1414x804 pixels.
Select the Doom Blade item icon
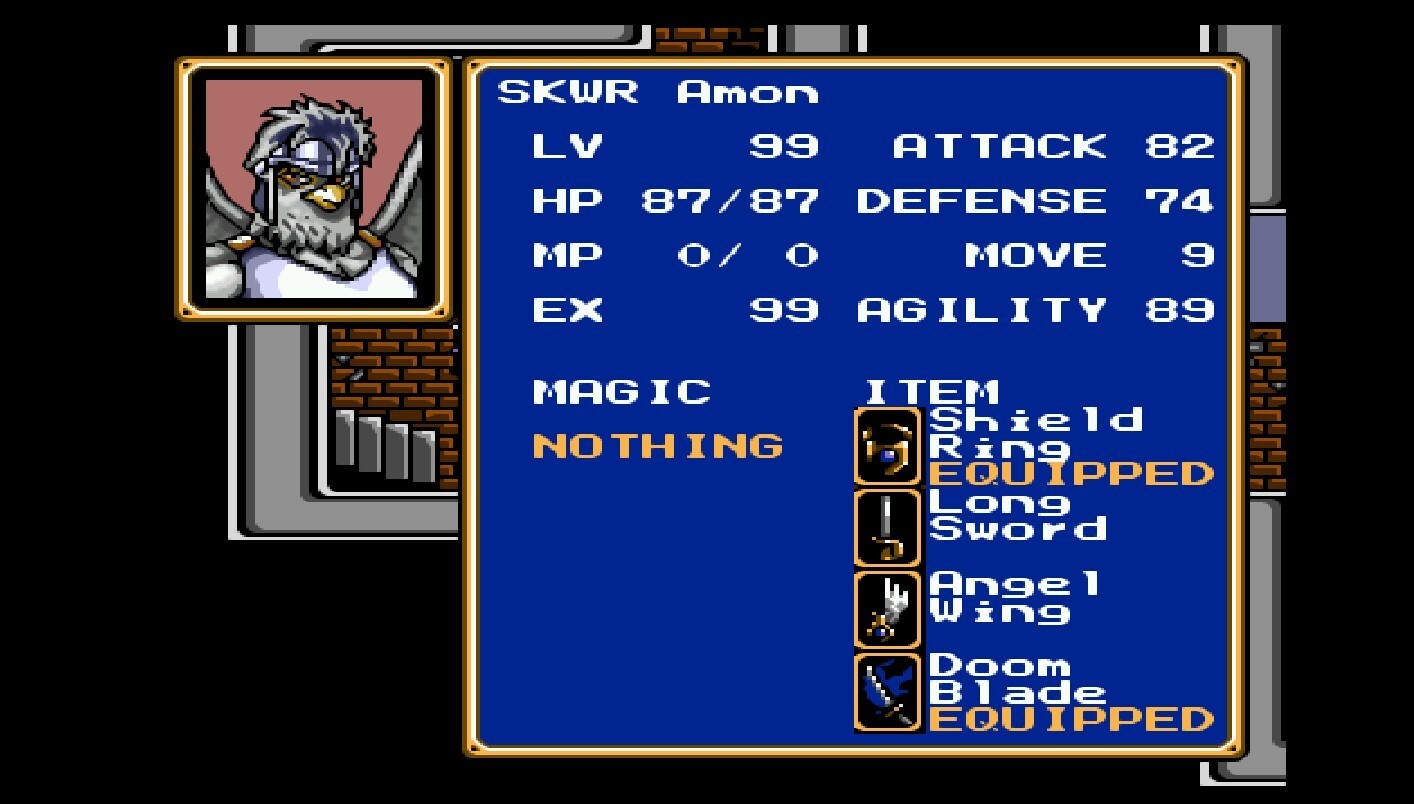coord(887,692)
